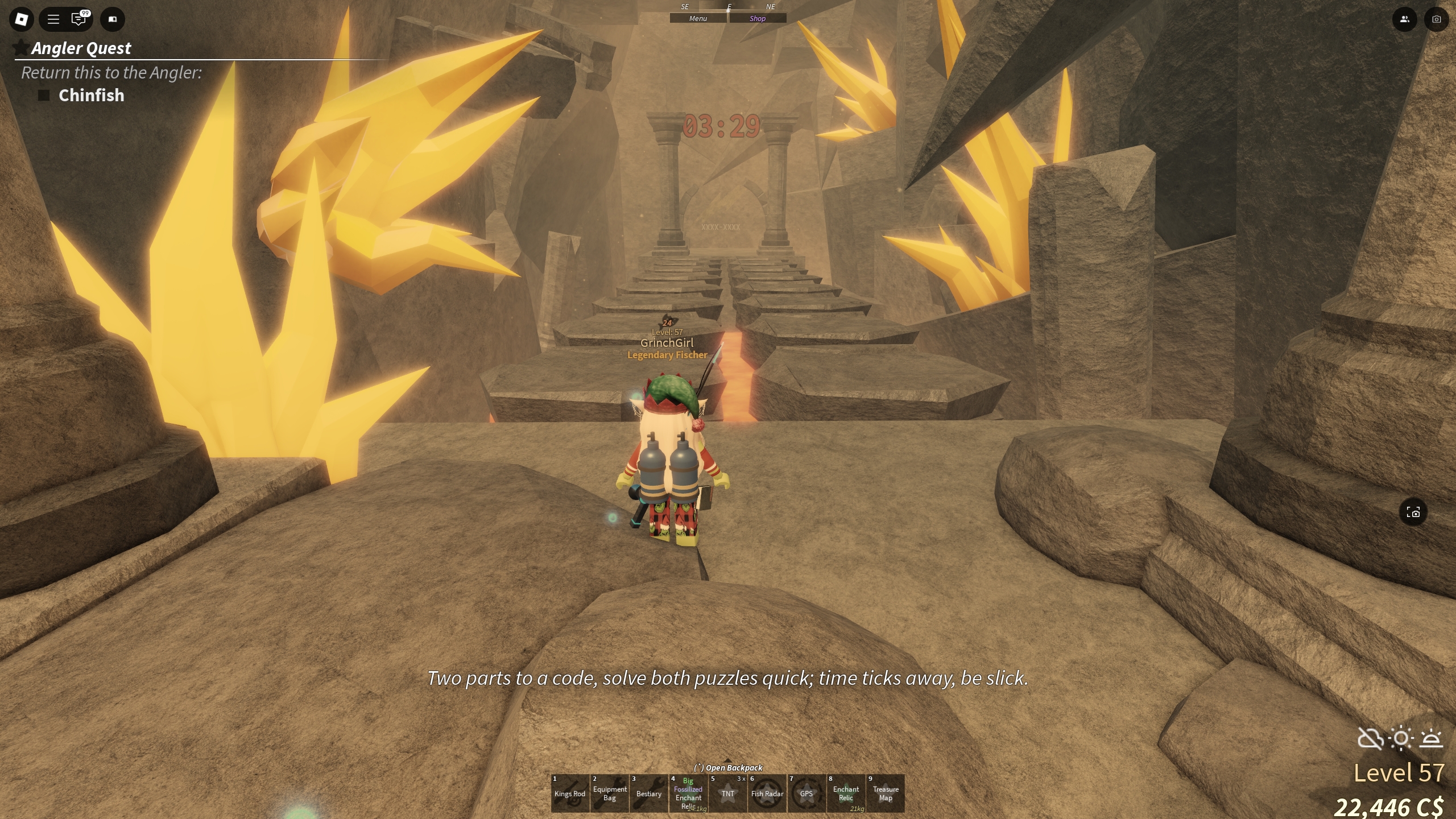Activate the Fish Radar slot
Image resolution: width=1456 pixels, height=819 pixels.
767,793
